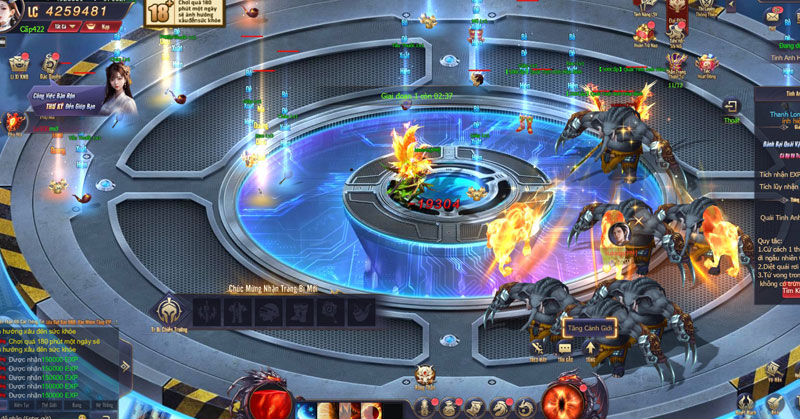Open the Lì Xì KNB icon
The width and height of the screenshot is (800, 419).
click(19, 64)
